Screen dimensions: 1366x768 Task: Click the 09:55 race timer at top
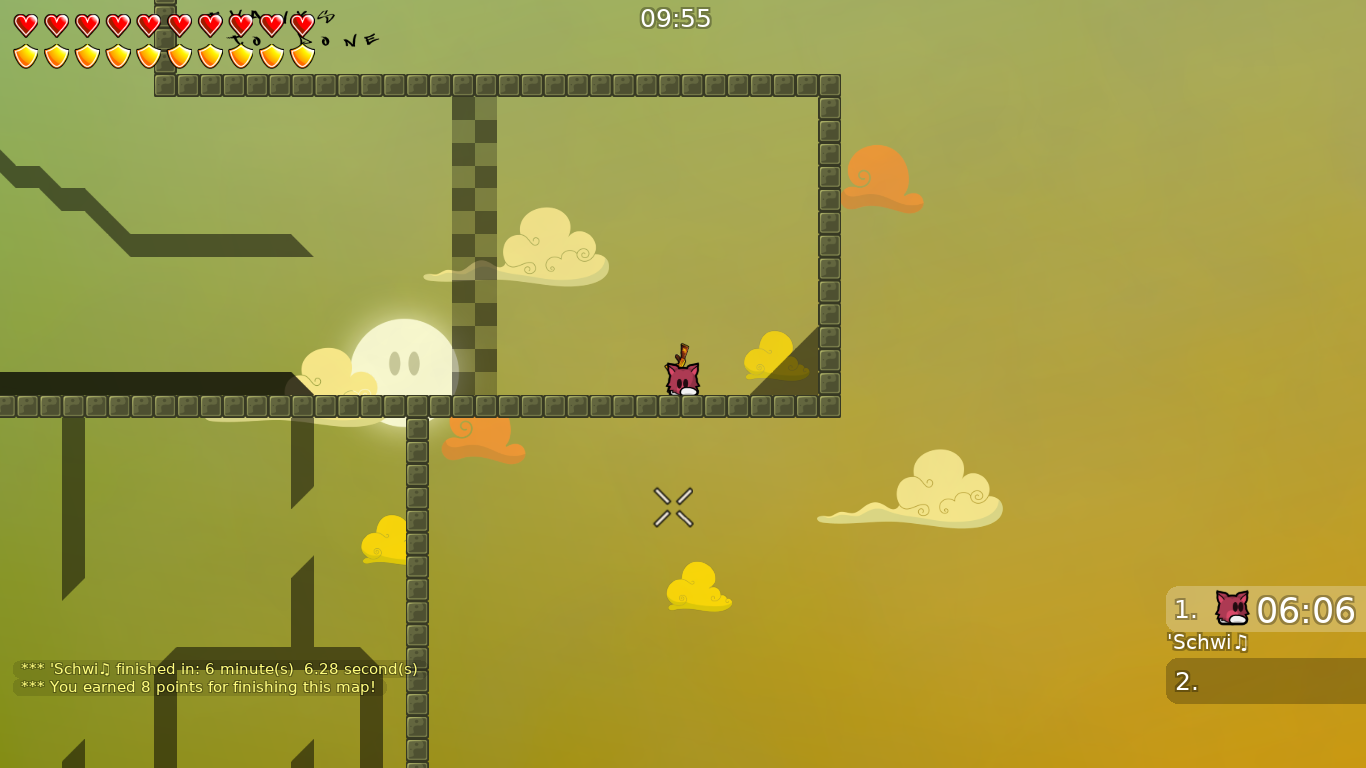677,18
